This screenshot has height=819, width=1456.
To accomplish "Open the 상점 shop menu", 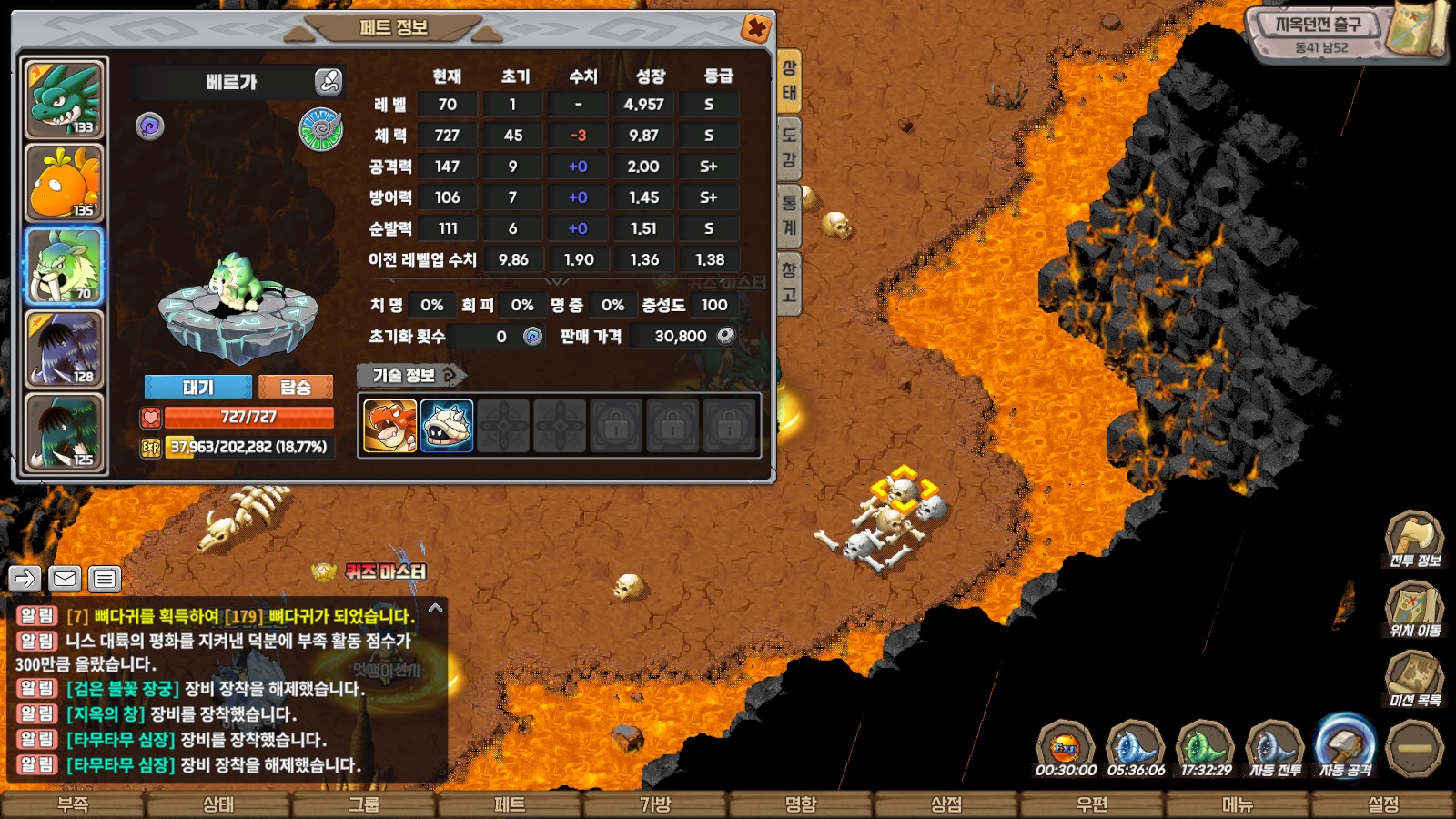I will [946, 804].
